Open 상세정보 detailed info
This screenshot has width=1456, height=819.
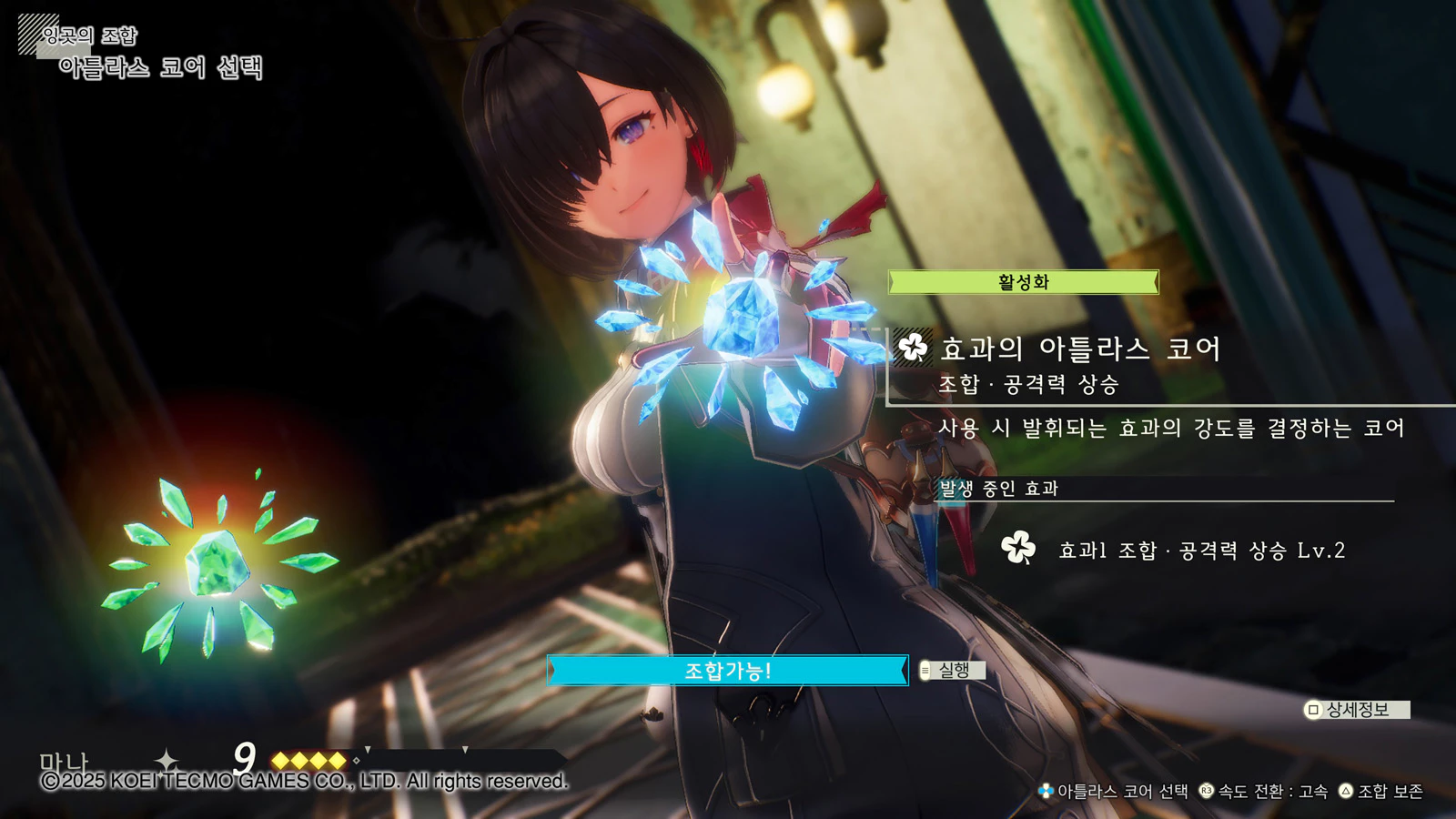1356,710
